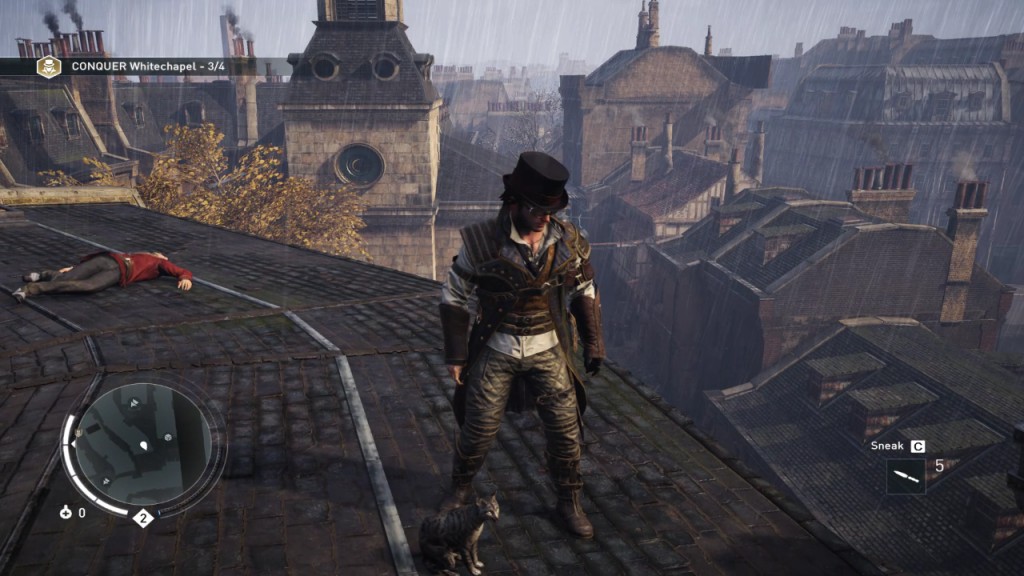This screenshot has width=1024, height=576.
Task: Select the level 2 diamond badge
Action: pyautogui.click(x=143, y=517)
